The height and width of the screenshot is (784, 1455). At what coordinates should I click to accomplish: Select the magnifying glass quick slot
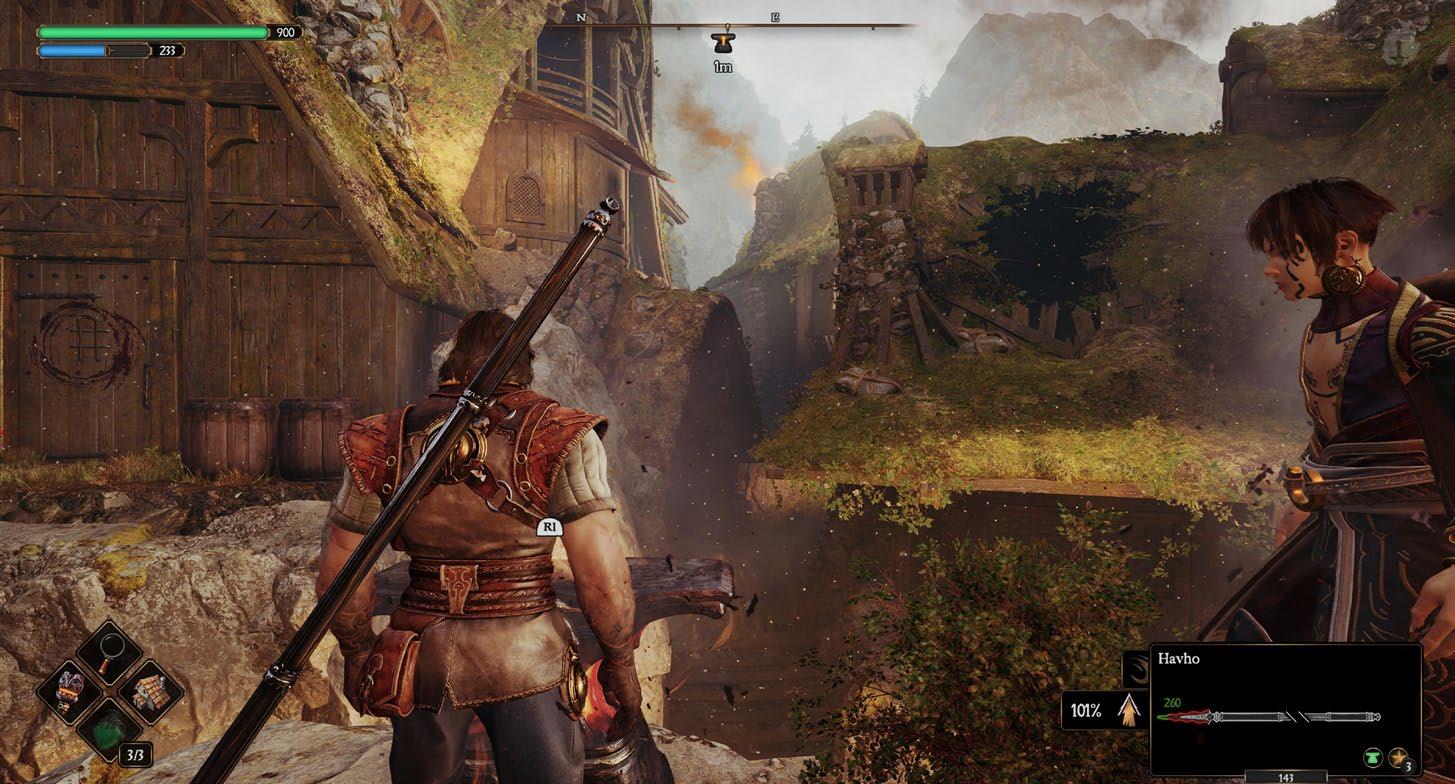click(109, 651)
